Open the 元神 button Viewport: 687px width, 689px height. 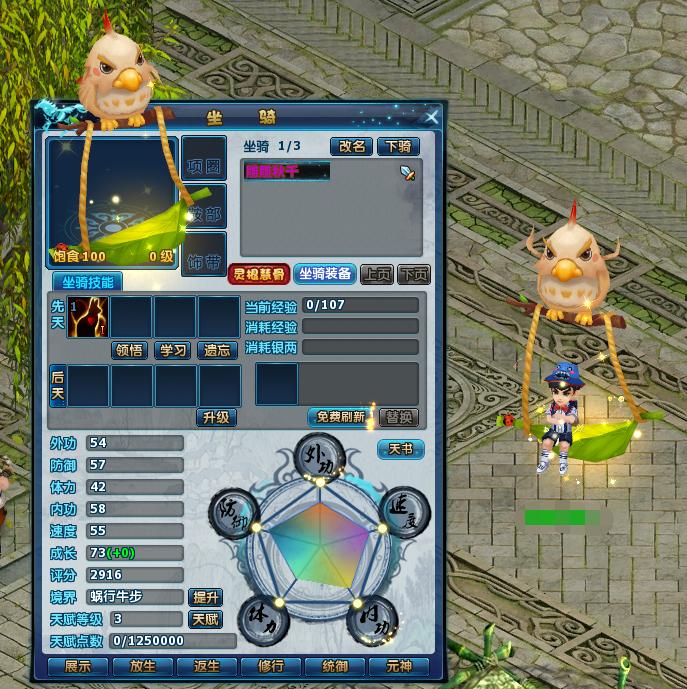click(x=399, y=666)
